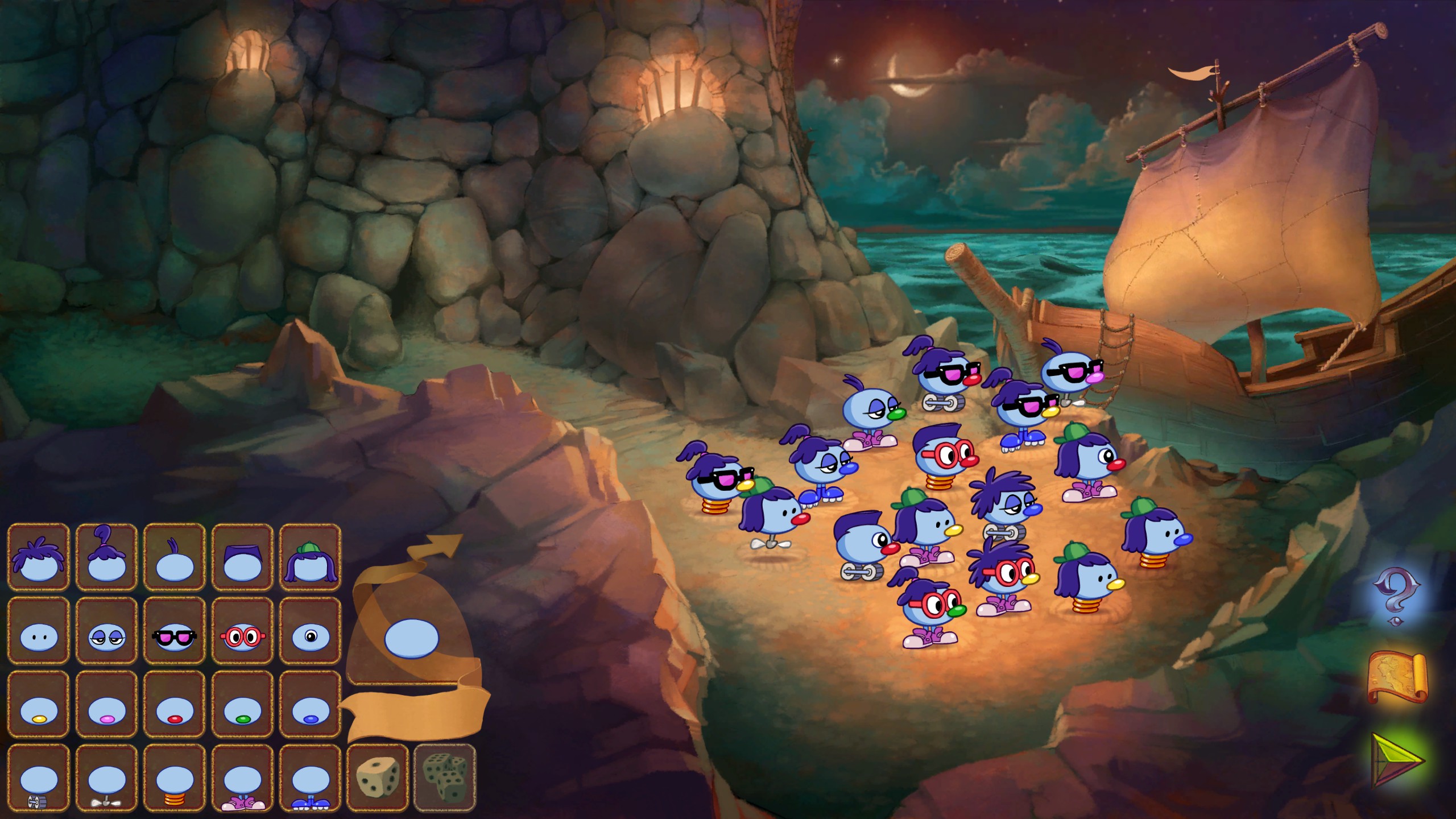Choose the single cyclops eye tile
1456x819 pixels.
pos(311,631)
